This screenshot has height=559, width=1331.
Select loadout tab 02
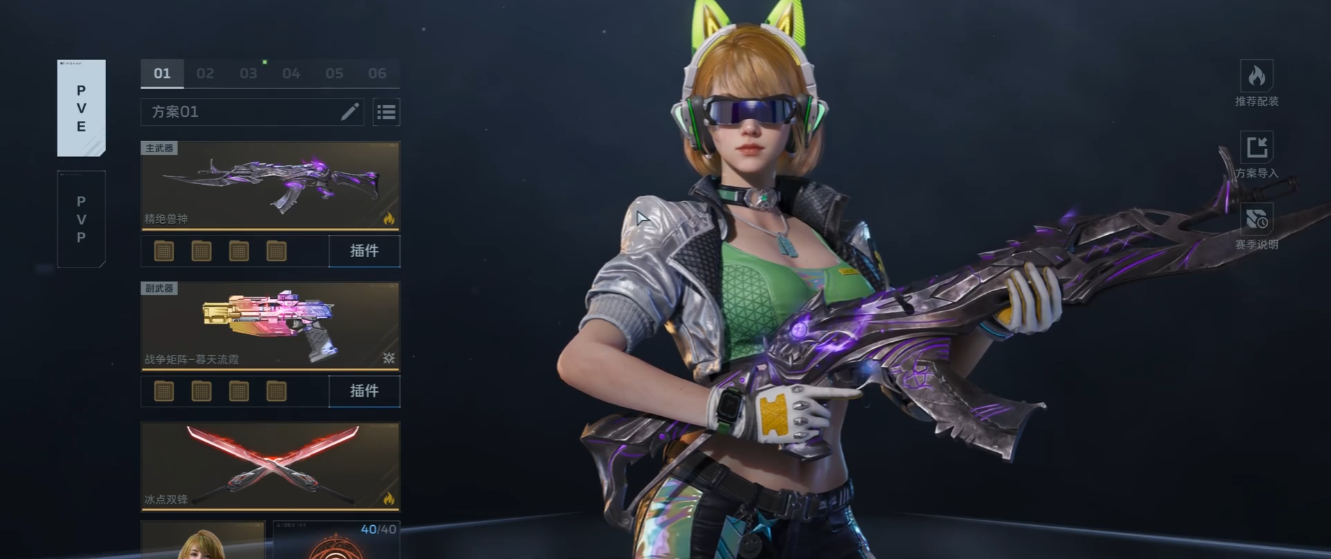(x=205, y=73)
